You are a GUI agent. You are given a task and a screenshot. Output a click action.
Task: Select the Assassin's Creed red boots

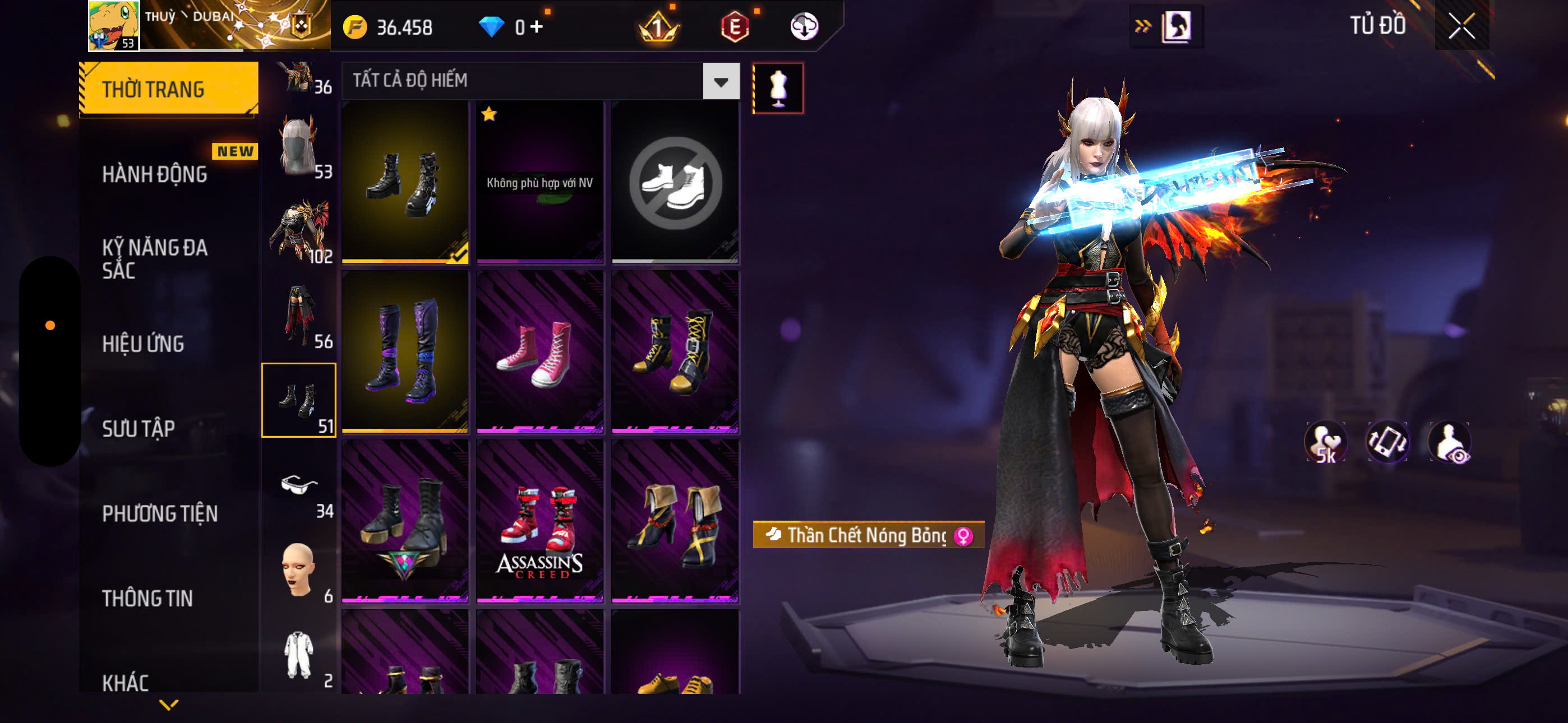(539, 521)
